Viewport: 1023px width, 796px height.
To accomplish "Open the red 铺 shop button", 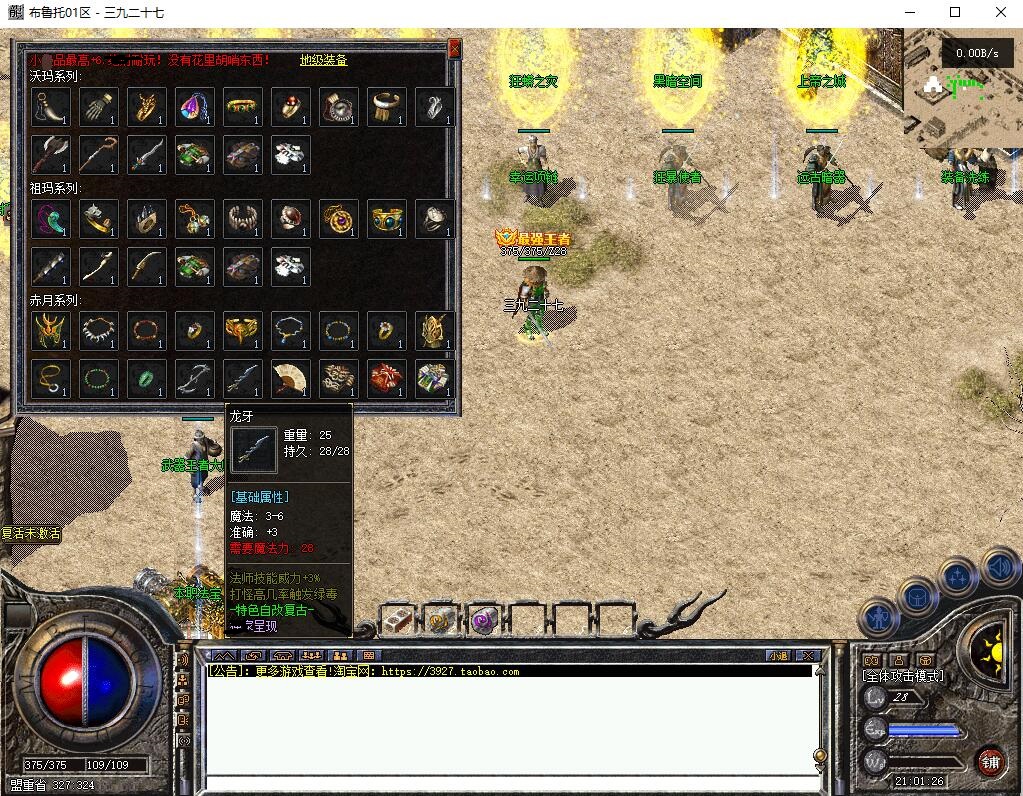I will 990,761.
